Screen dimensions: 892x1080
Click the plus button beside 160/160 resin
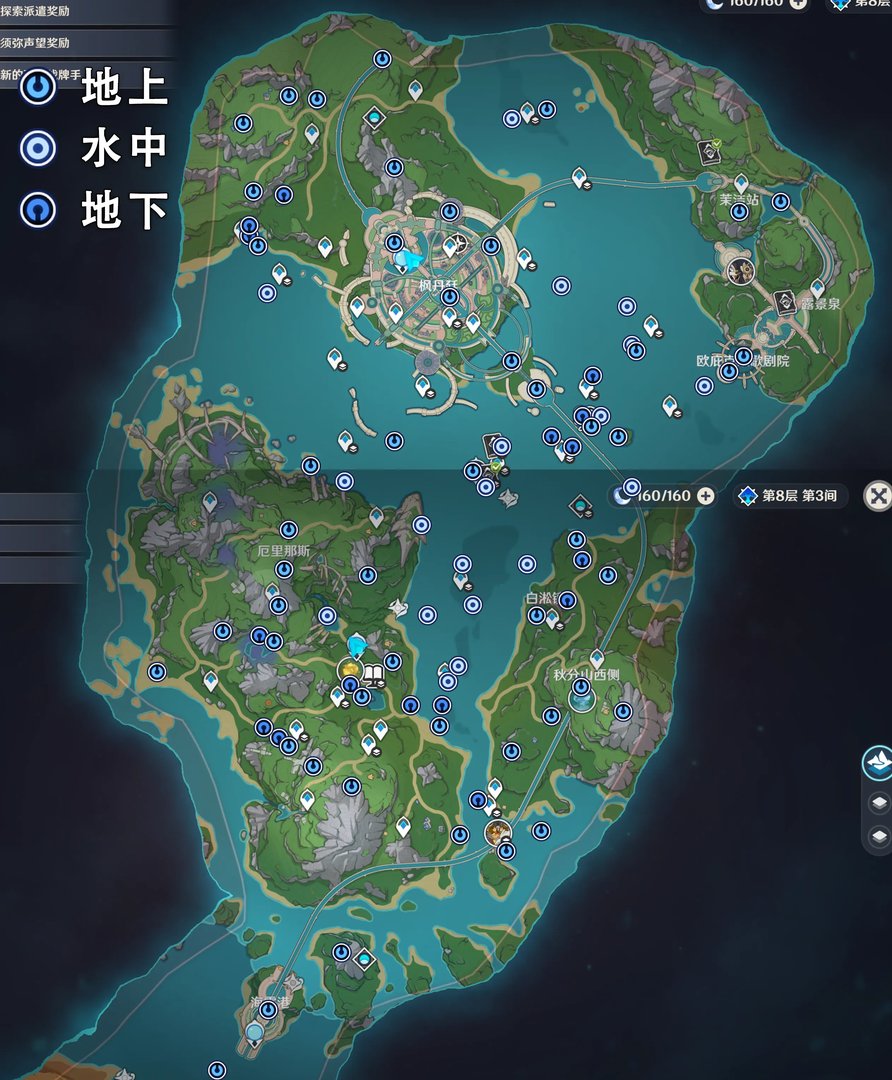(705, 496)
